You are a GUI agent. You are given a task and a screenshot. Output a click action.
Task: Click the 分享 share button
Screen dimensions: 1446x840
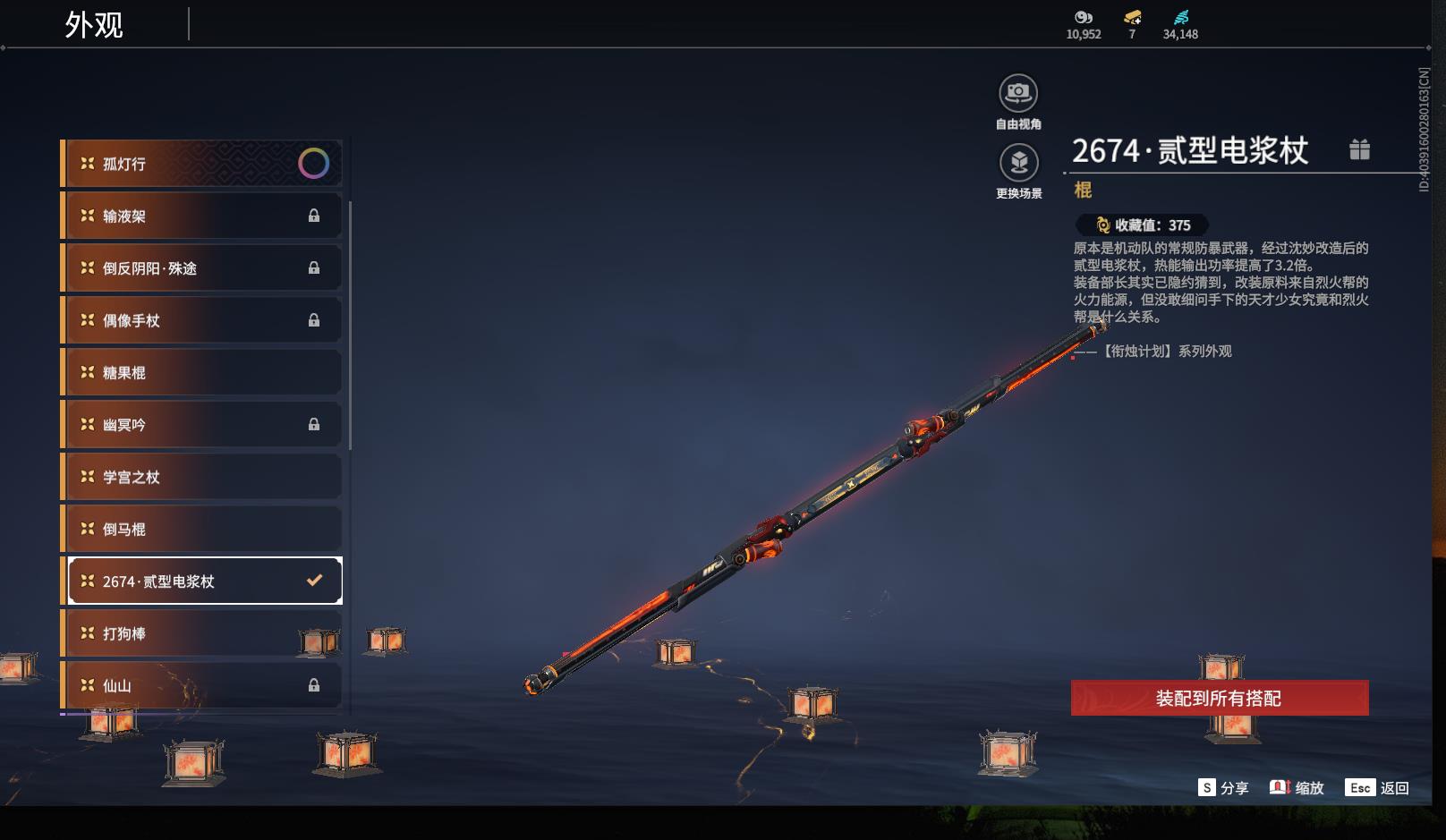pyautogui.click(x=1223, y=787)
